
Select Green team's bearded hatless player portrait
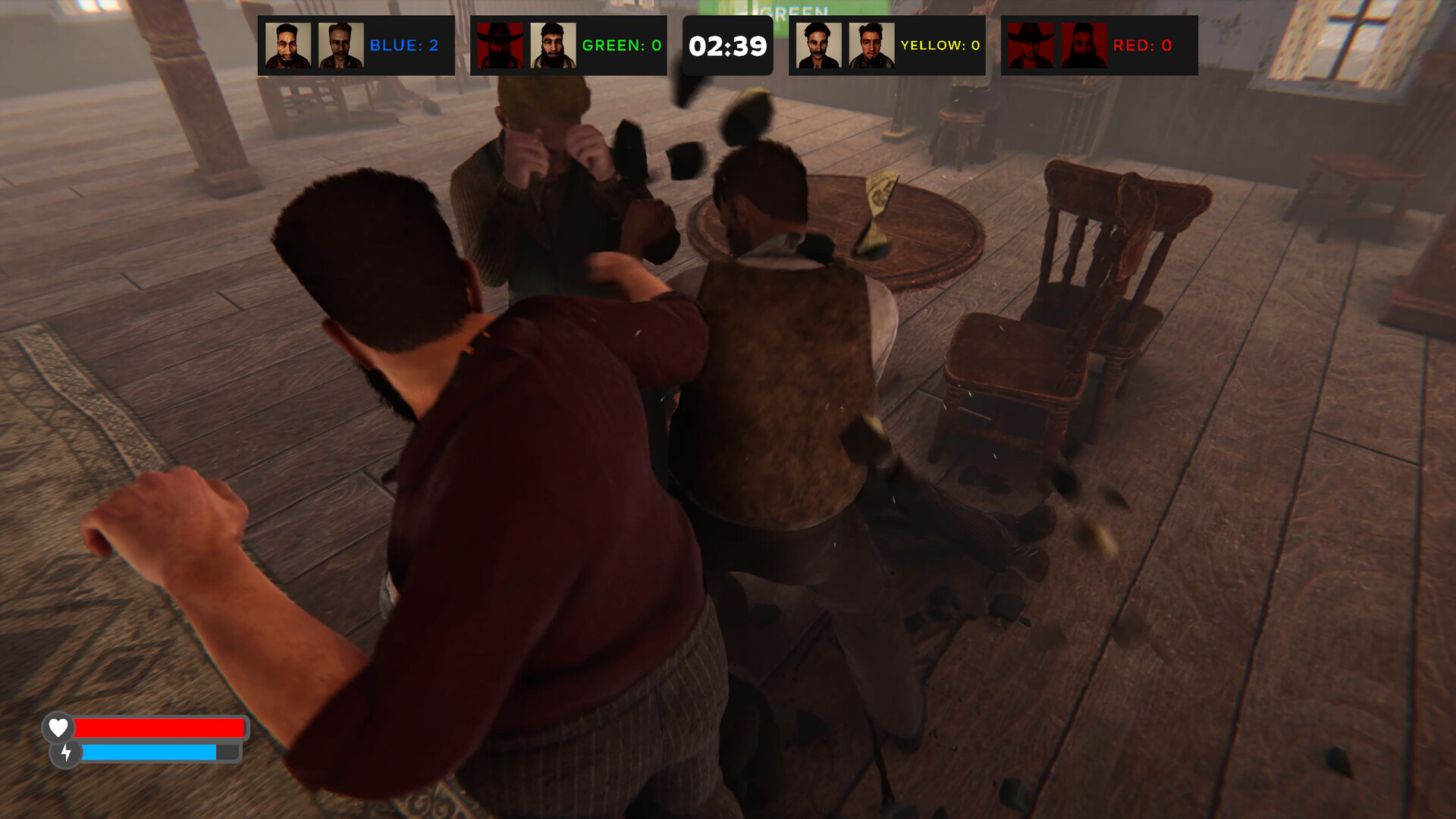(553, 45)
